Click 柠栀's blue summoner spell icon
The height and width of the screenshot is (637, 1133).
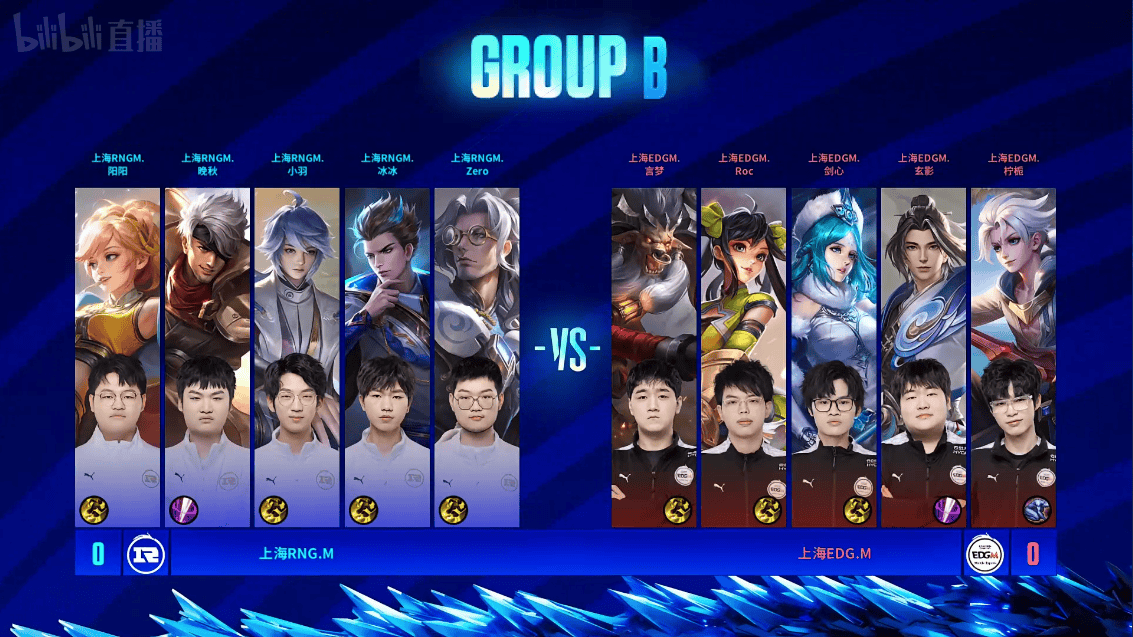[1037, 510]
